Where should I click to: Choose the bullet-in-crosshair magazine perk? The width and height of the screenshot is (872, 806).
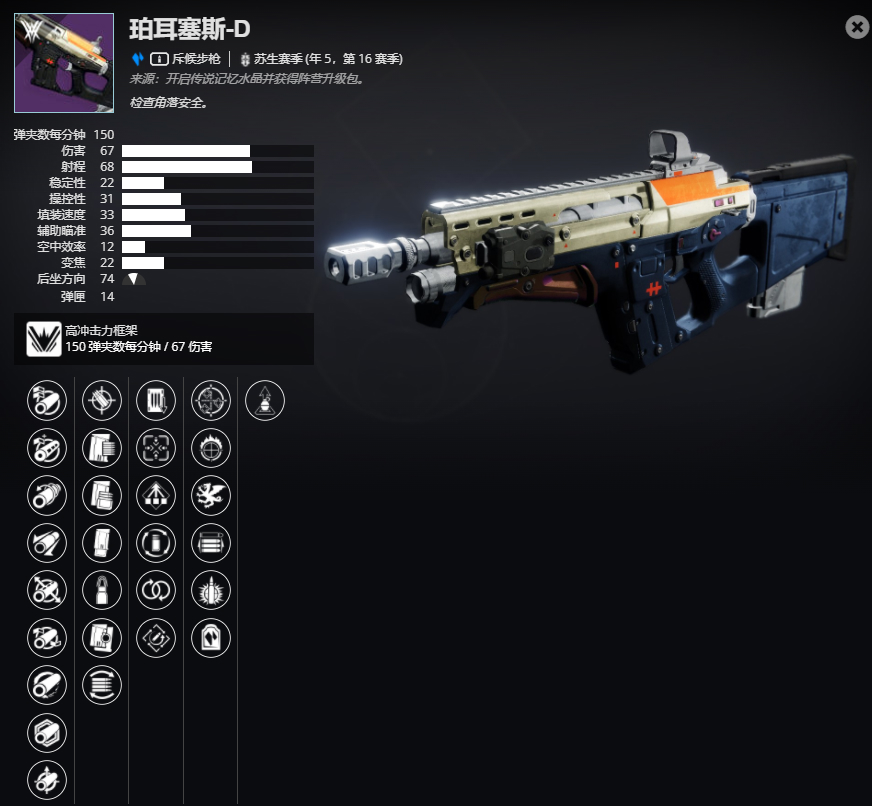[x=101, y=401]
